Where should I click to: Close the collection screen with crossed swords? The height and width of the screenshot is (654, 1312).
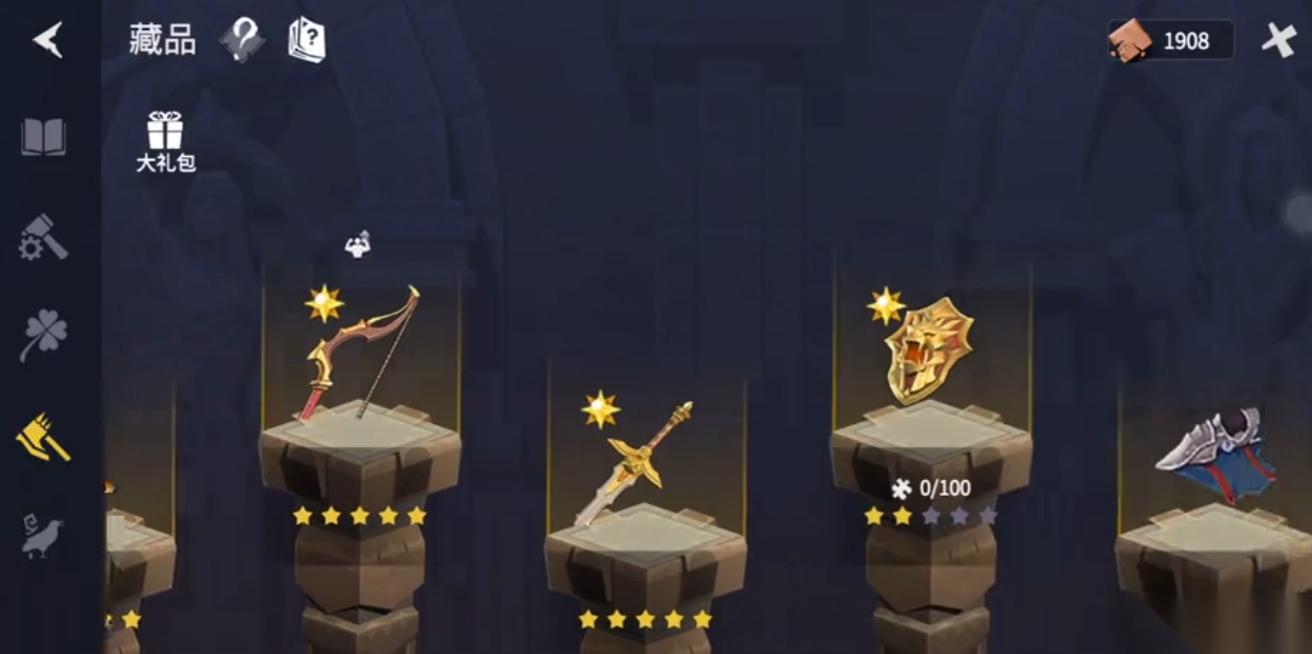1279,40
